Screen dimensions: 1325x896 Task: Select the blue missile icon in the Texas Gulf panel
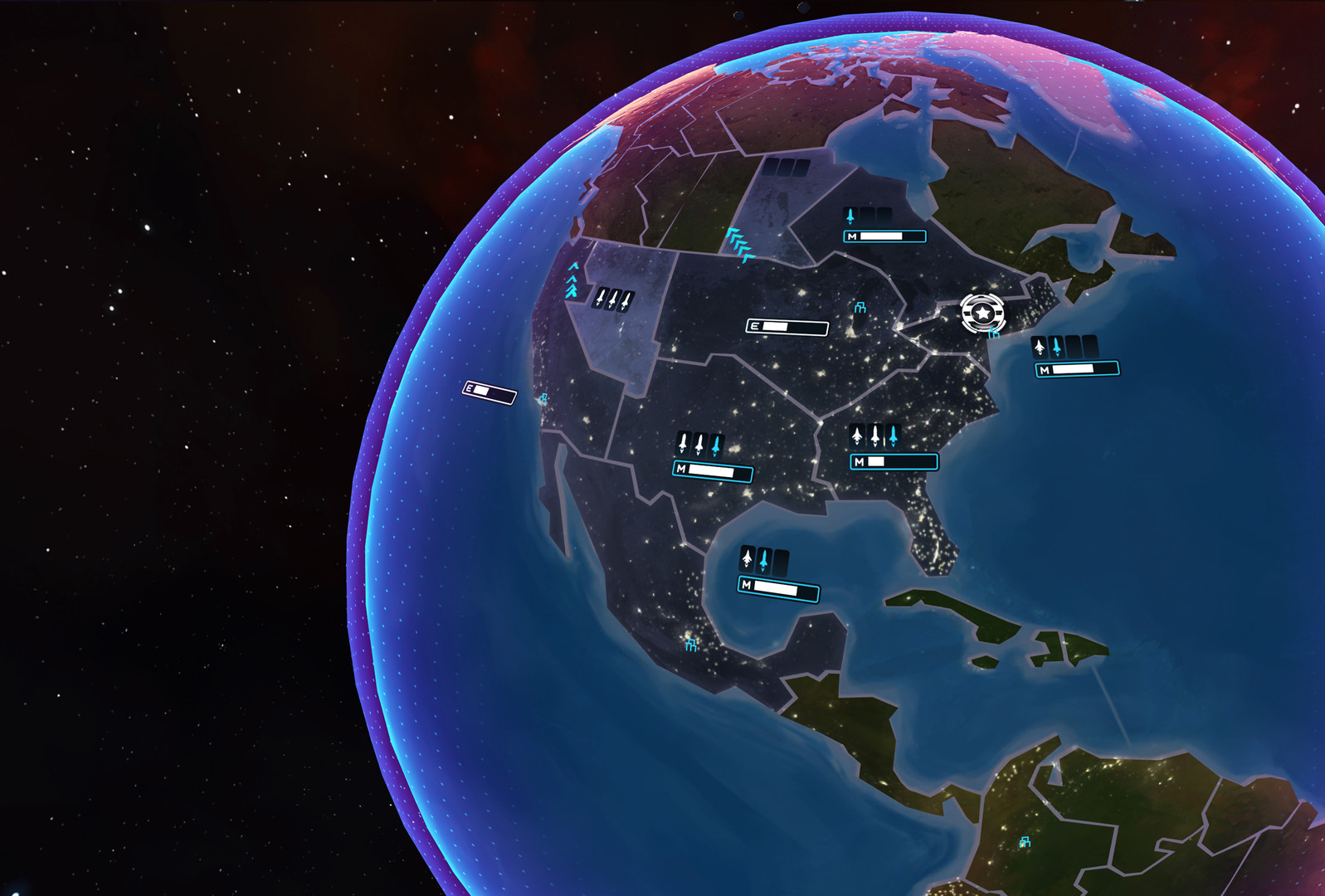[764, 559]
